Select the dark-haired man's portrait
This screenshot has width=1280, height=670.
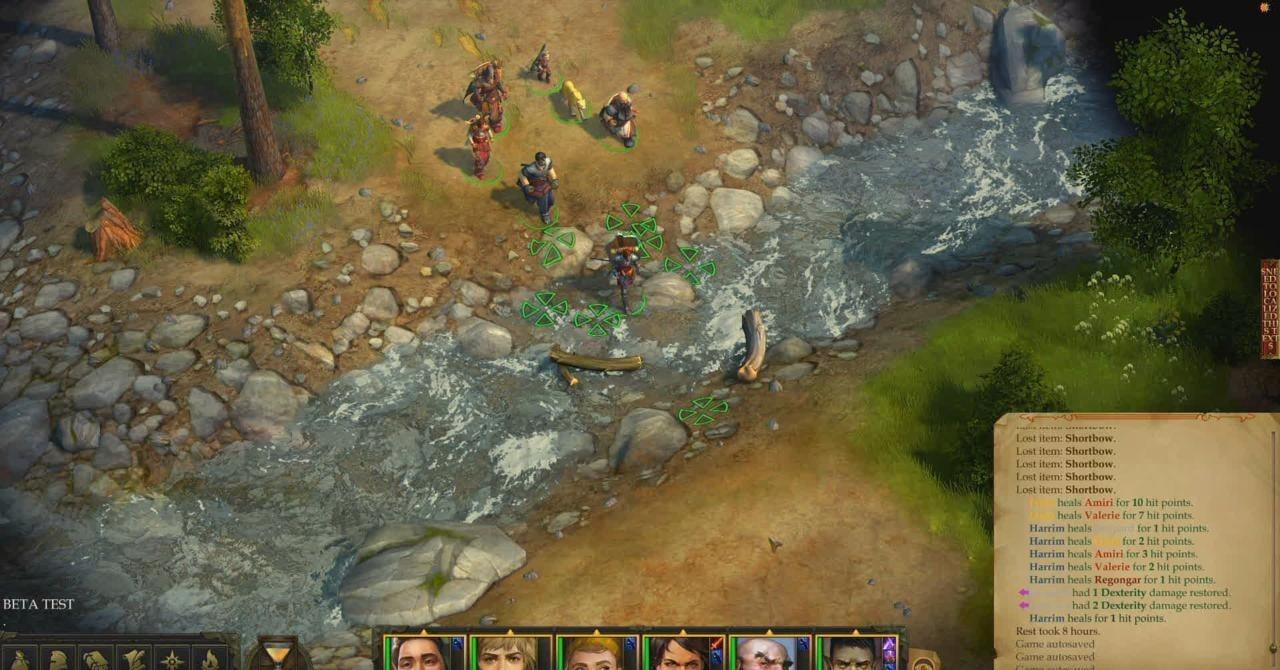tap(419, 653)
